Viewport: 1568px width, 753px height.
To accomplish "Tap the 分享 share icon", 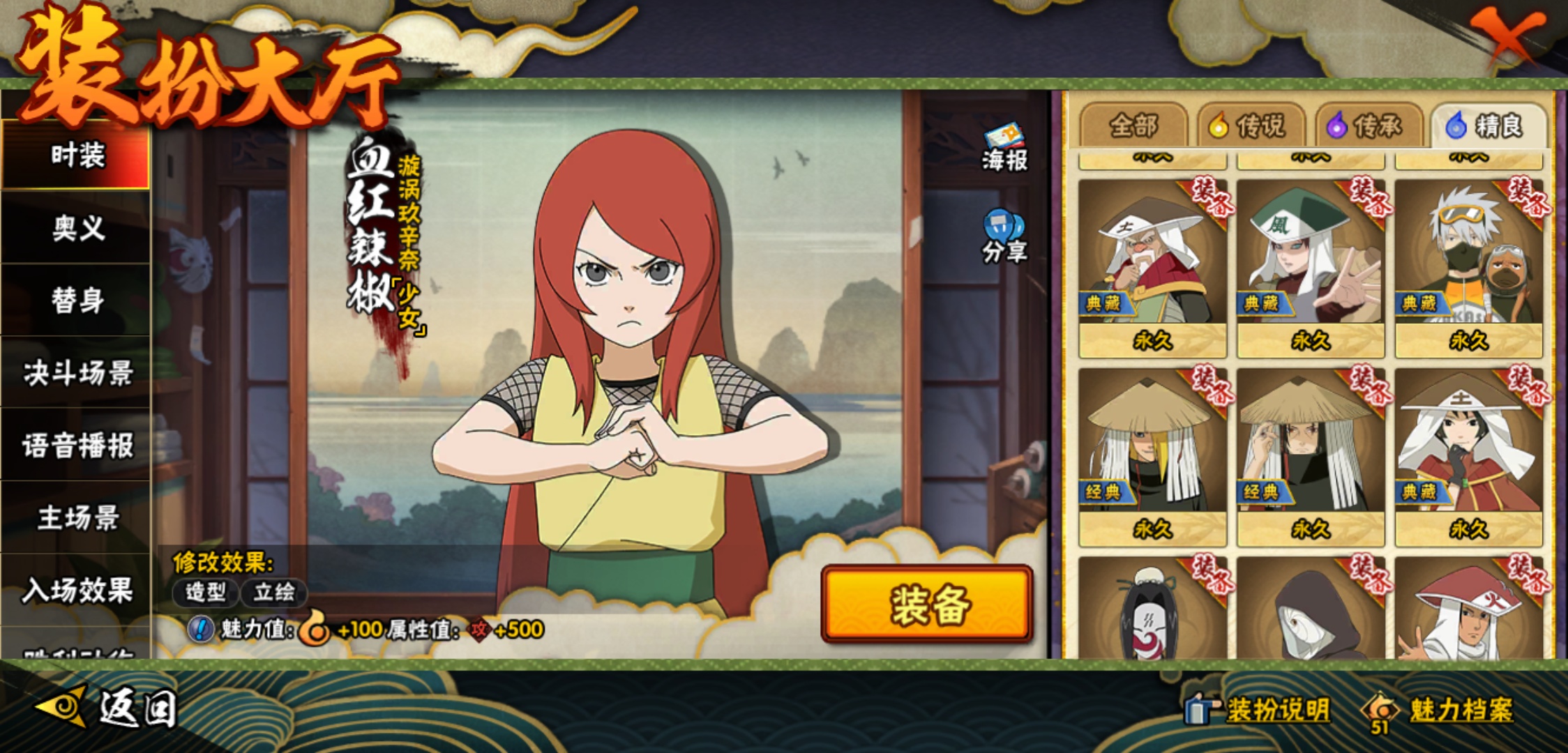I will click(x=1004, y=237).
